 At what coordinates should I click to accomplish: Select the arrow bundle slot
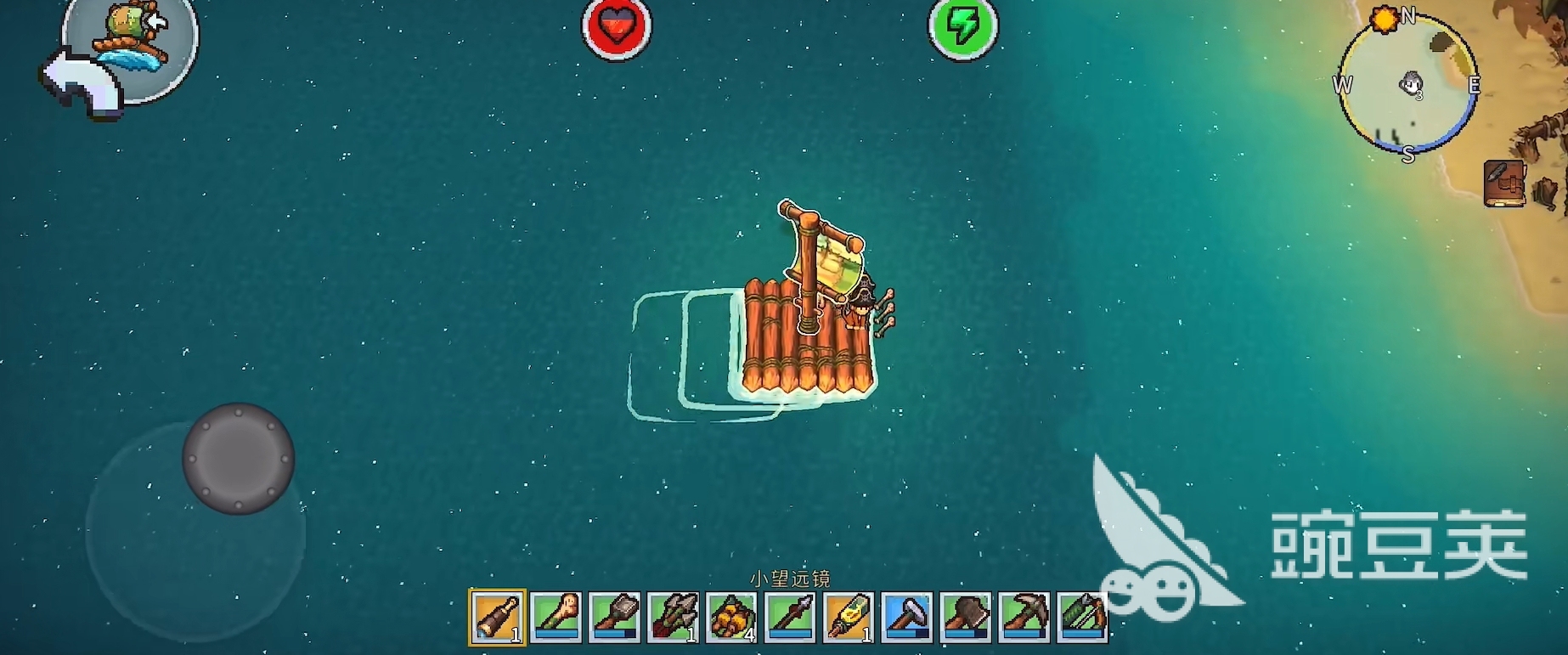click(x=674, y=617)
